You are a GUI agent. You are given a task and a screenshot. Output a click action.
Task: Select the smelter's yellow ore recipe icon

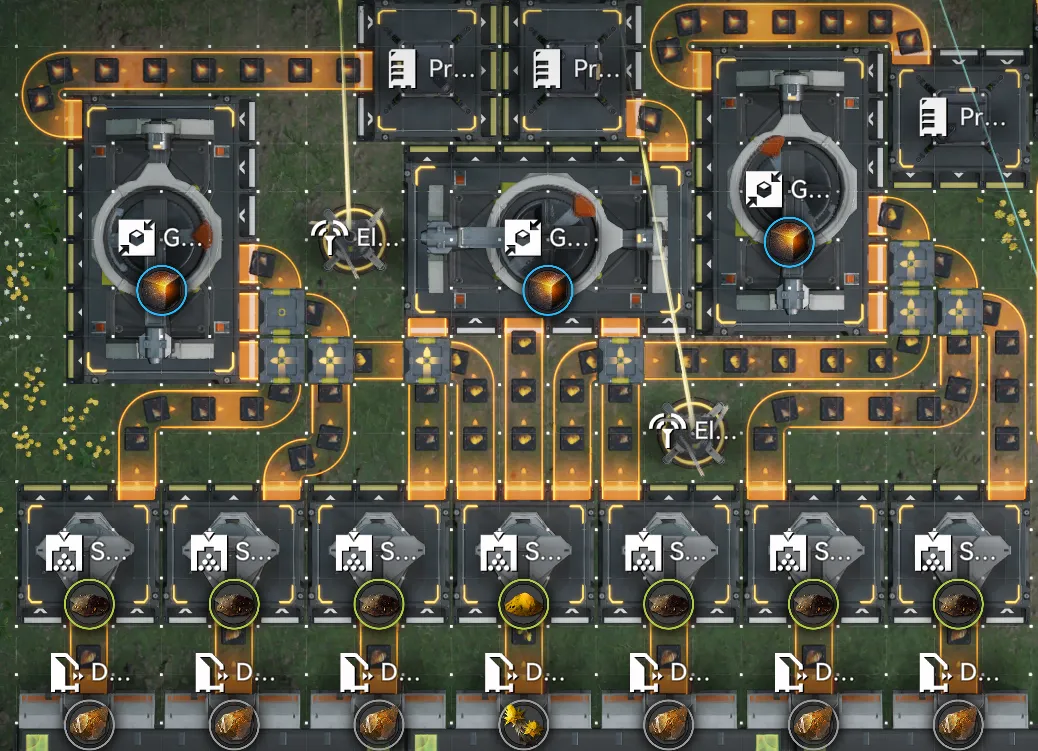[x=524, y=604]
